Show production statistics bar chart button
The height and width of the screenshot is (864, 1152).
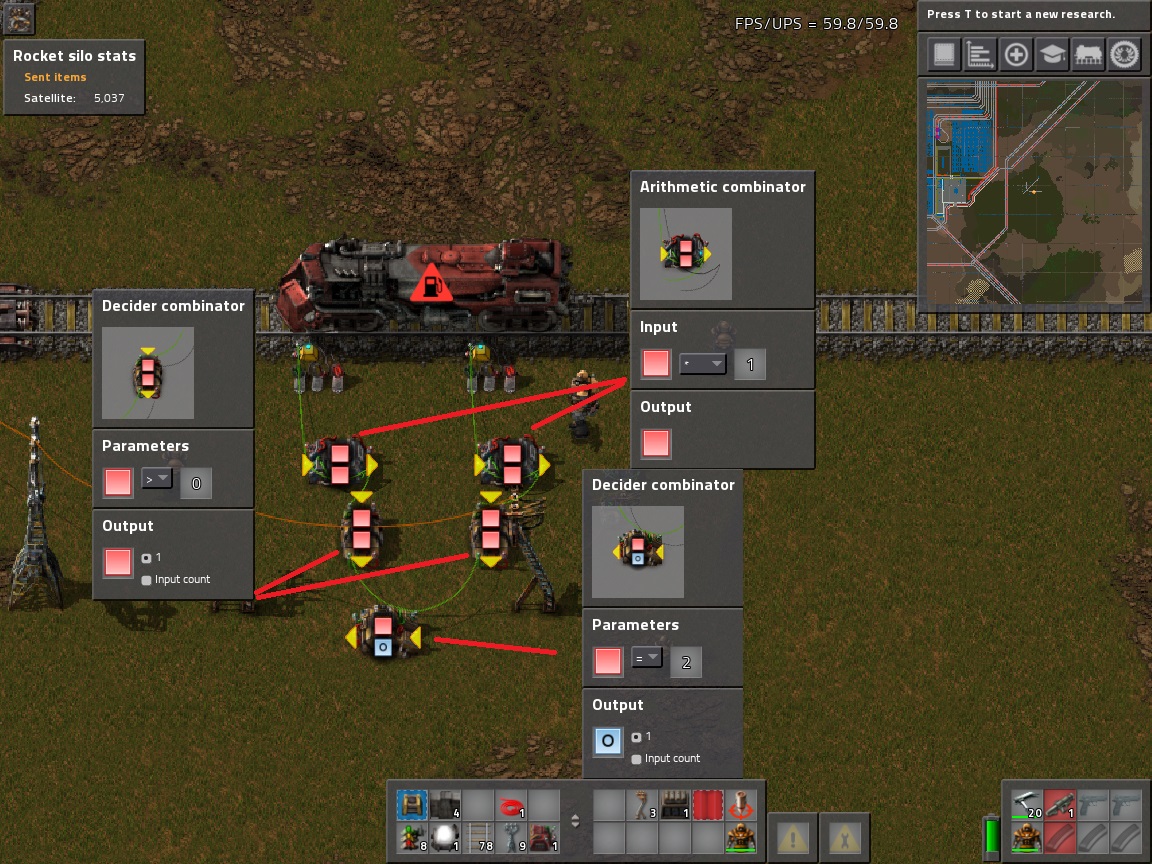tap(980, 55)
